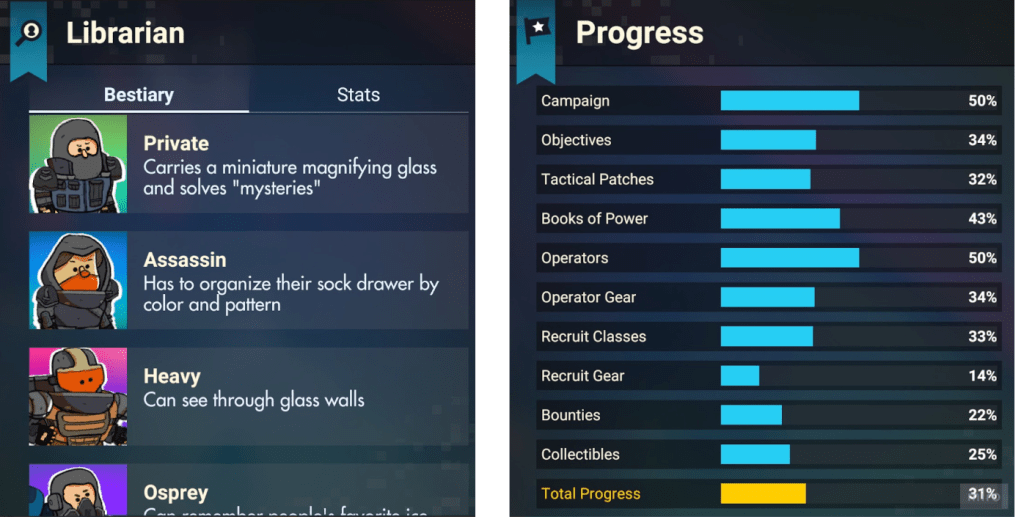Image resolution: width=1024 pixels, height=525 pixels.
Task: Select the Bestiary tab
Action: pyautogui.click(x=139, y=95)
